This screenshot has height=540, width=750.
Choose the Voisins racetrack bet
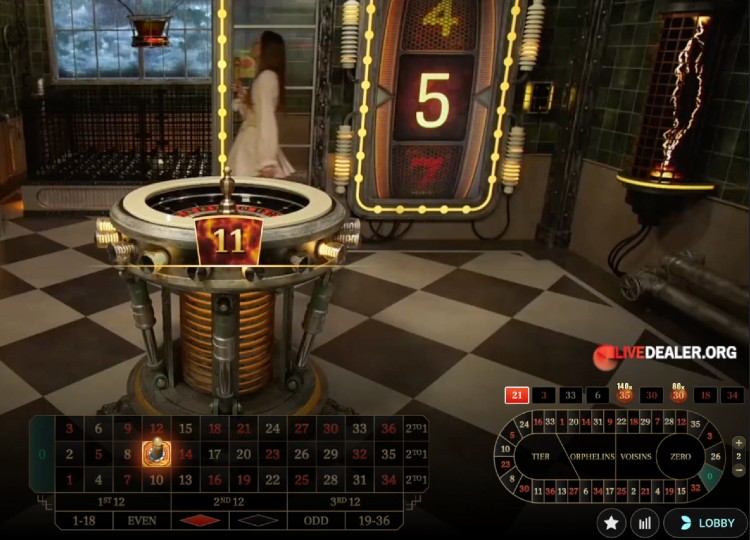tap(638, 456)
